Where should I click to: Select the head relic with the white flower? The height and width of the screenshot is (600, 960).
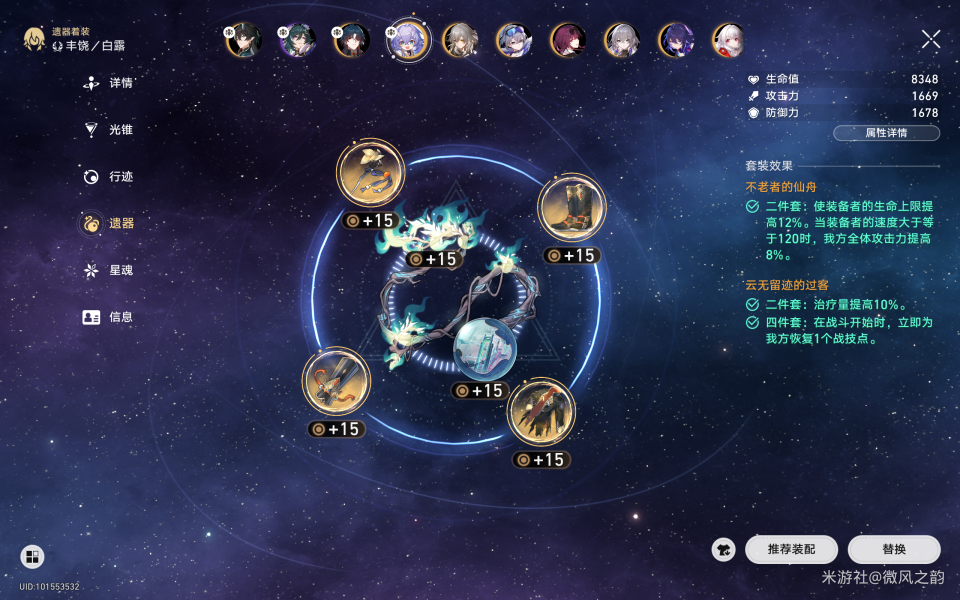click(x=370, y=173)
